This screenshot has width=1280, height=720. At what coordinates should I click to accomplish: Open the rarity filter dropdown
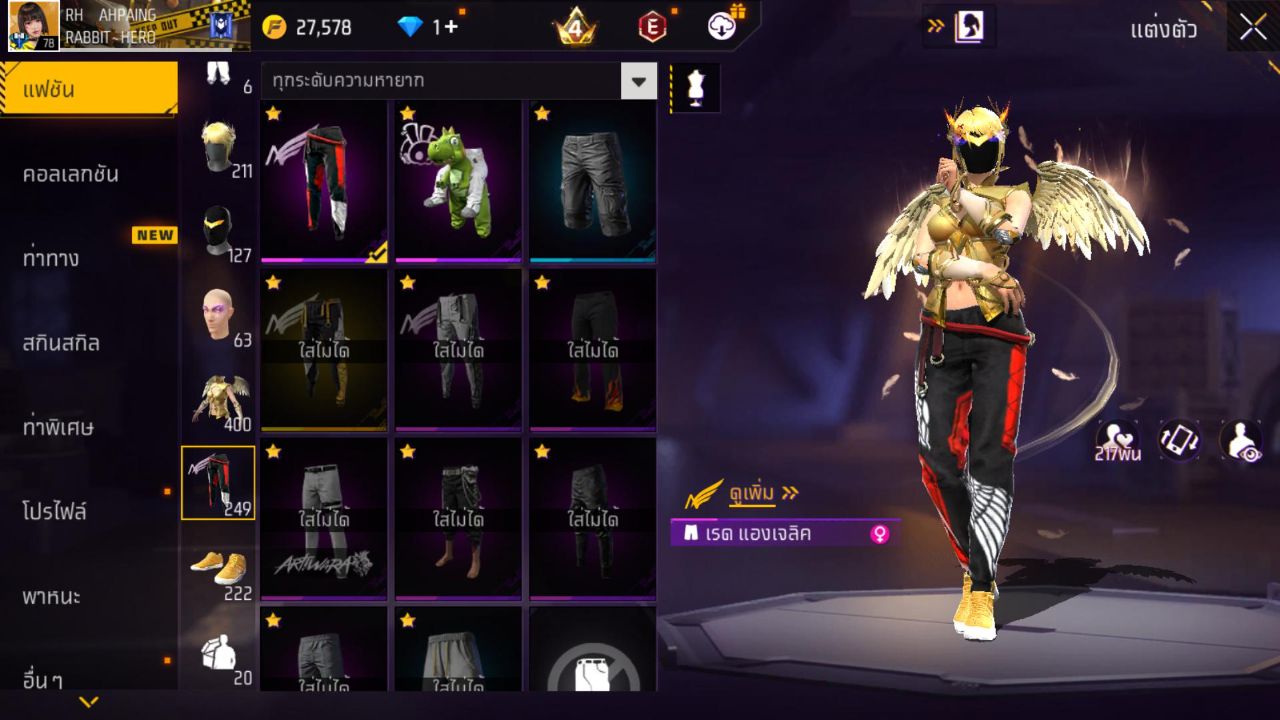638,81
